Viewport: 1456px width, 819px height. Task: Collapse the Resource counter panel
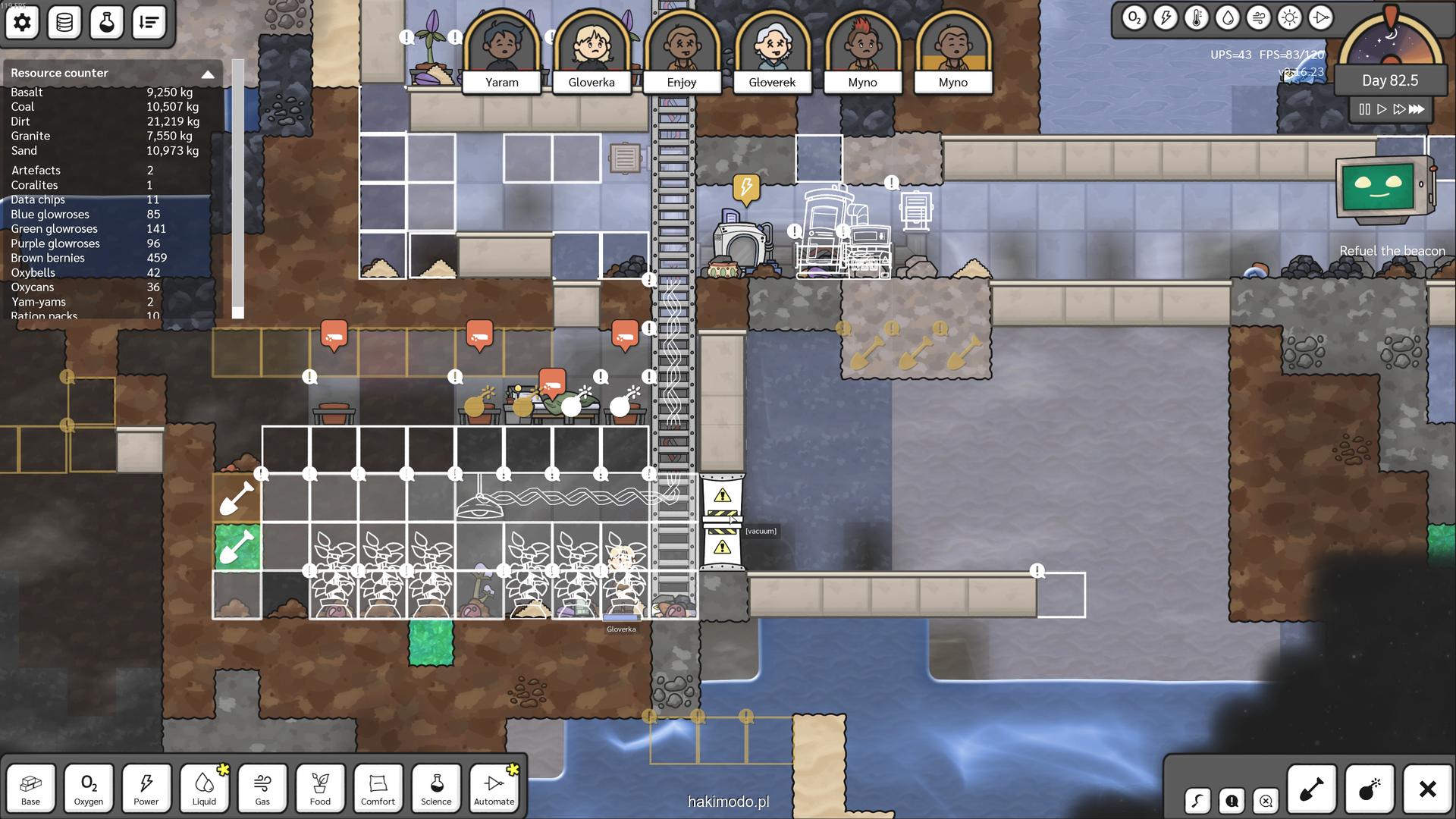click(x=207, y=74)
